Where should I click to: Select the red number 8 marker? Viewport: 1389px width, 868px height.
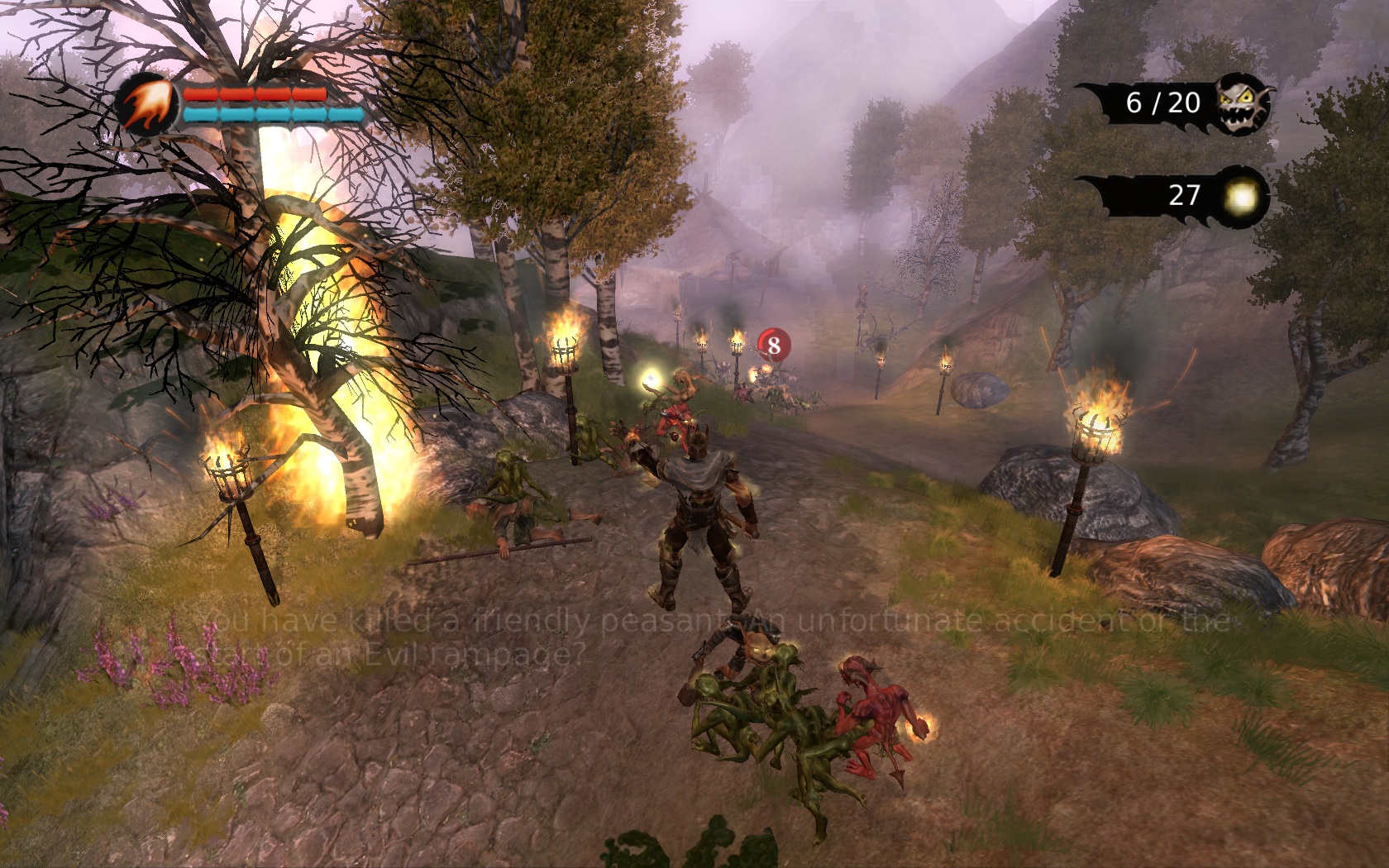point(774,345)
